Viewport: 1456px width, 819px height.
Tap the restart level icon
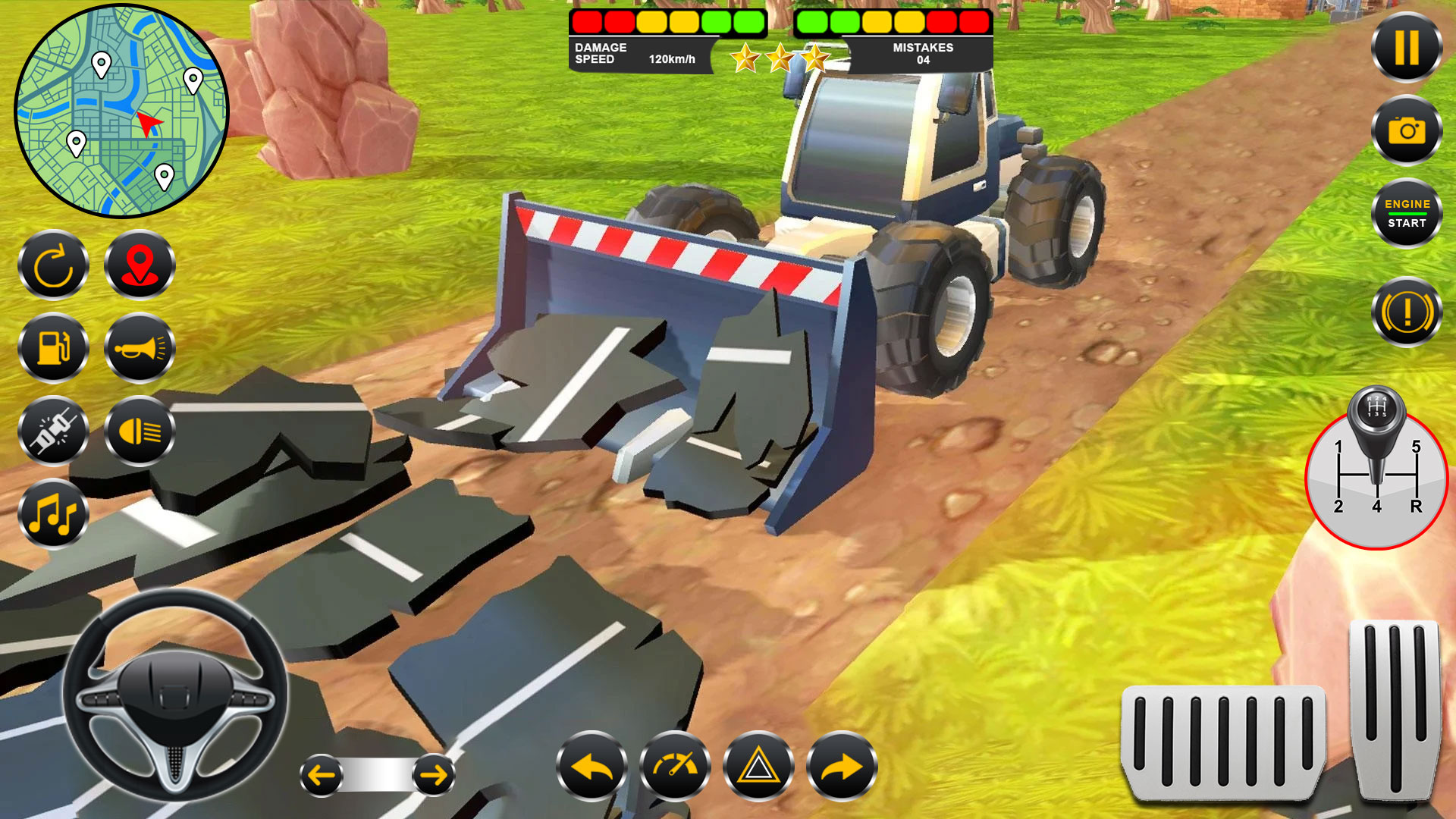(53, 265)
